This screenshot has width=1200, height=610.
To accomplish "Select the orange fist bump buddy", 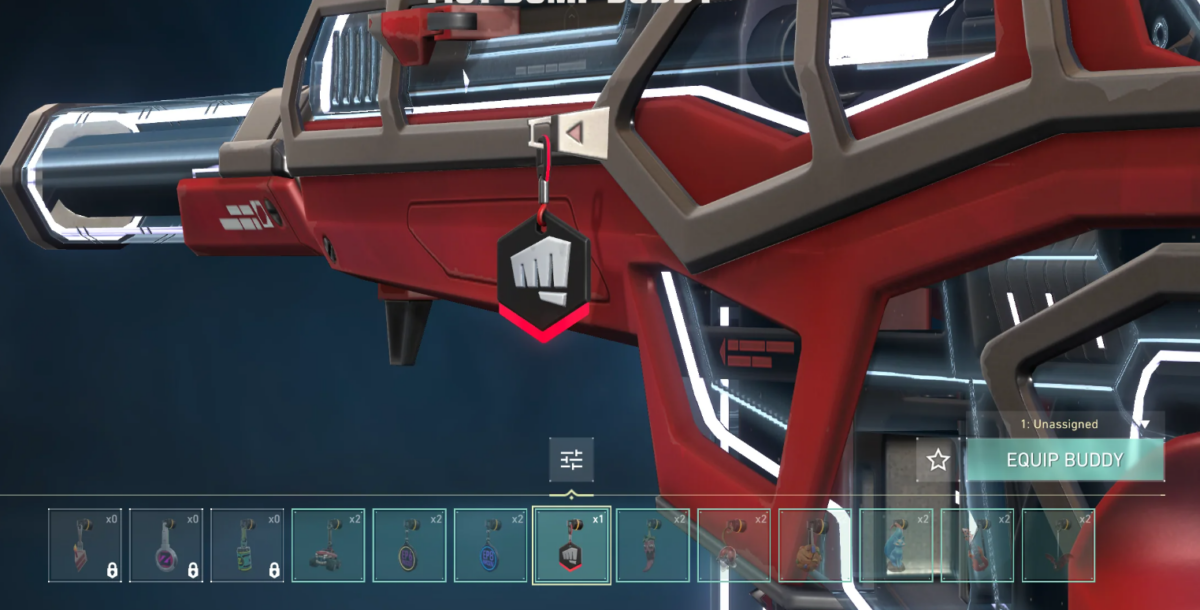I will point(814,545).
